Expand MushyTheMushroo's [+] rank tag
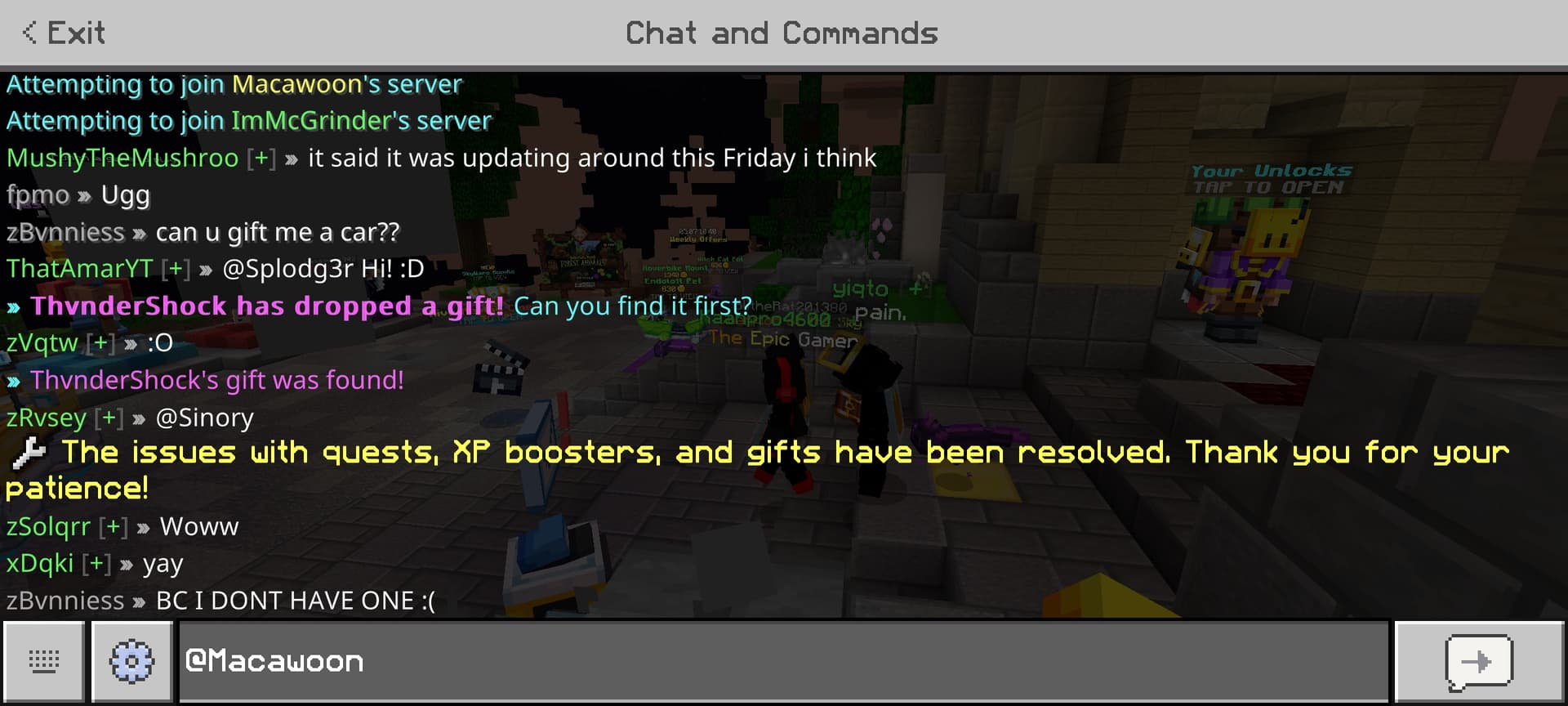1568x706 pixels. point(261,158)
